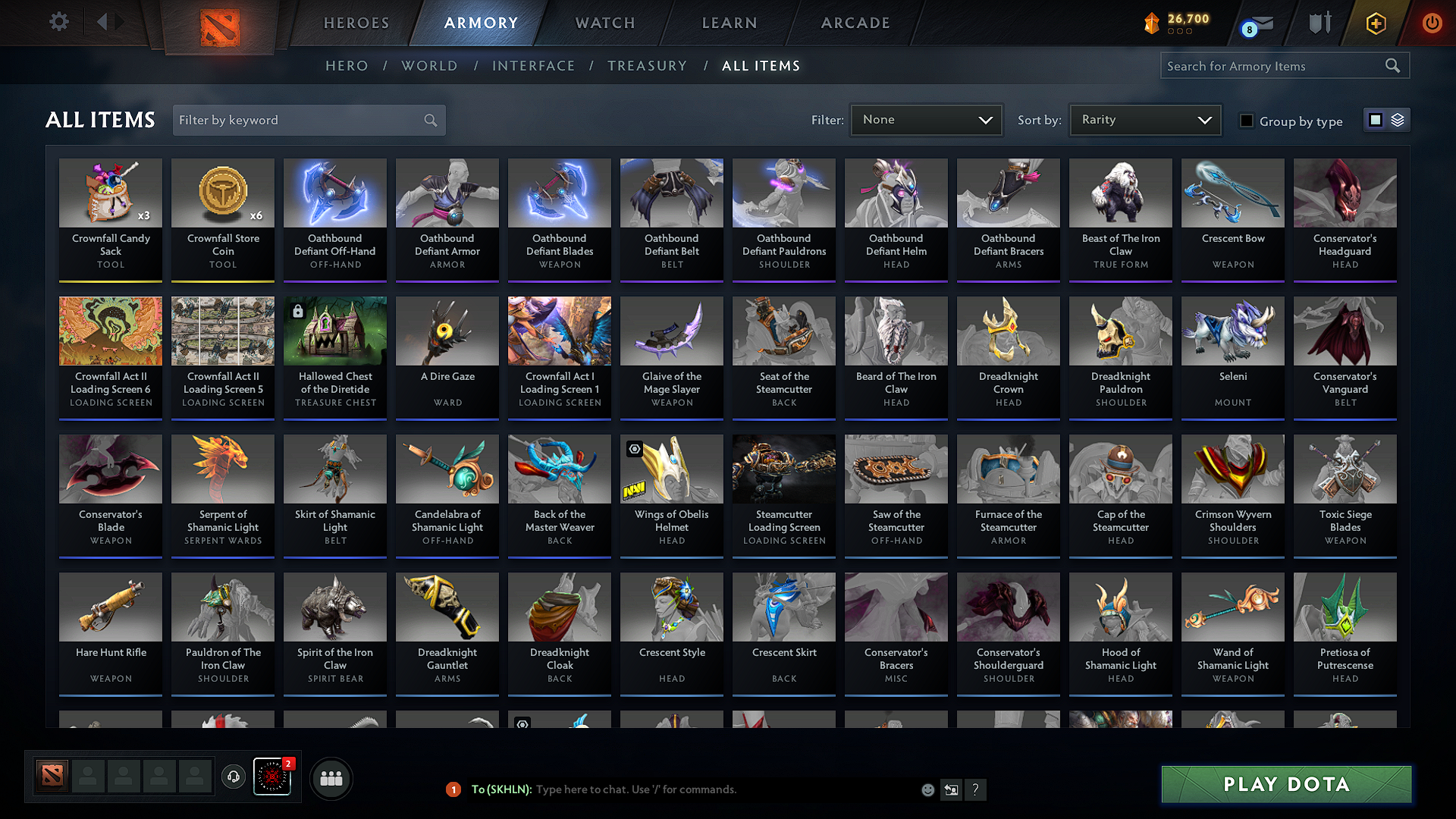1456x819 pixels.
Task: Switch to stacked layers view toggle
Action: (1398, 119)
